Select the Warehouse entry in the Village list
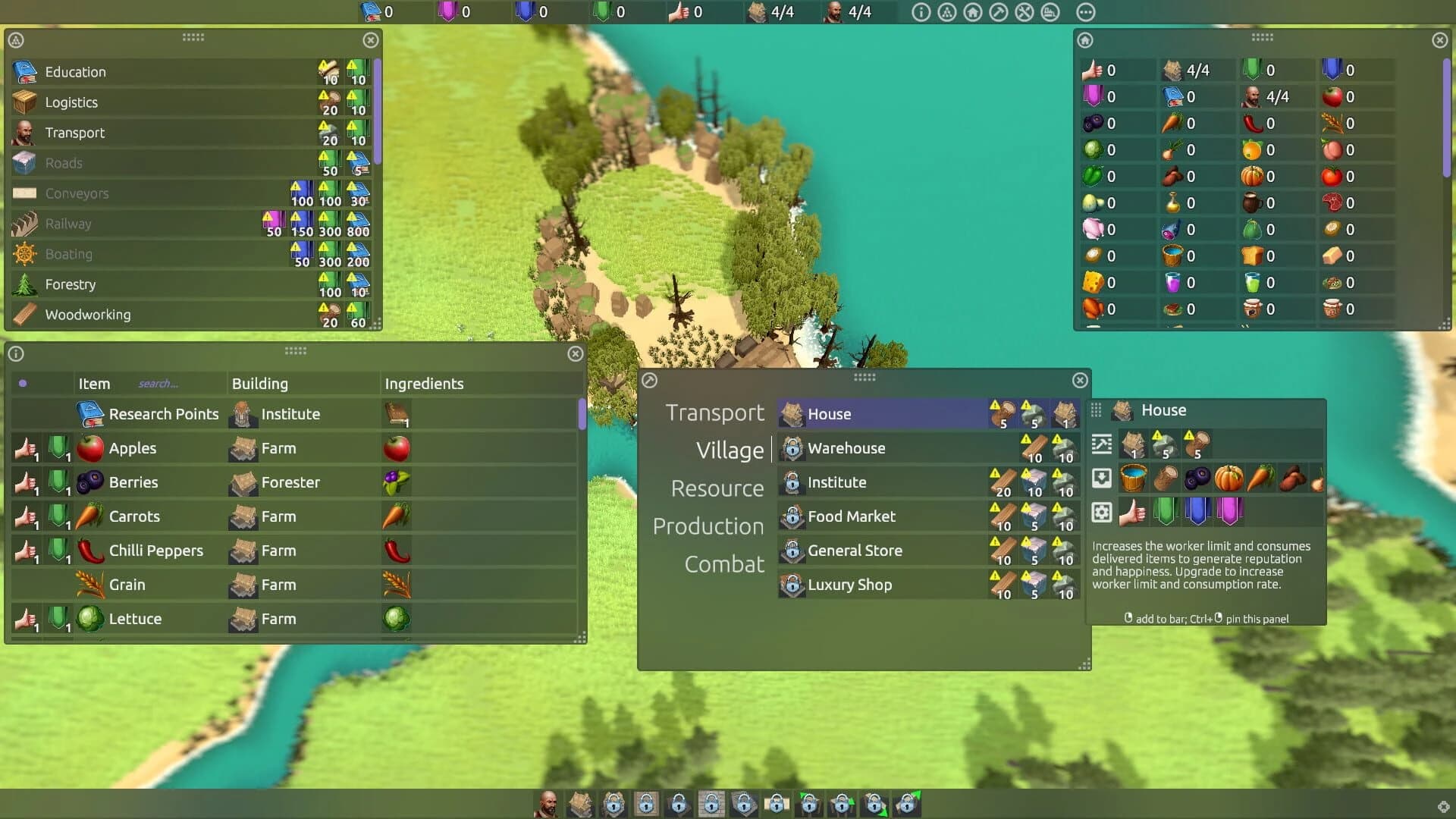The height and width of the screenshot is (819, 1456). (846, 448)
